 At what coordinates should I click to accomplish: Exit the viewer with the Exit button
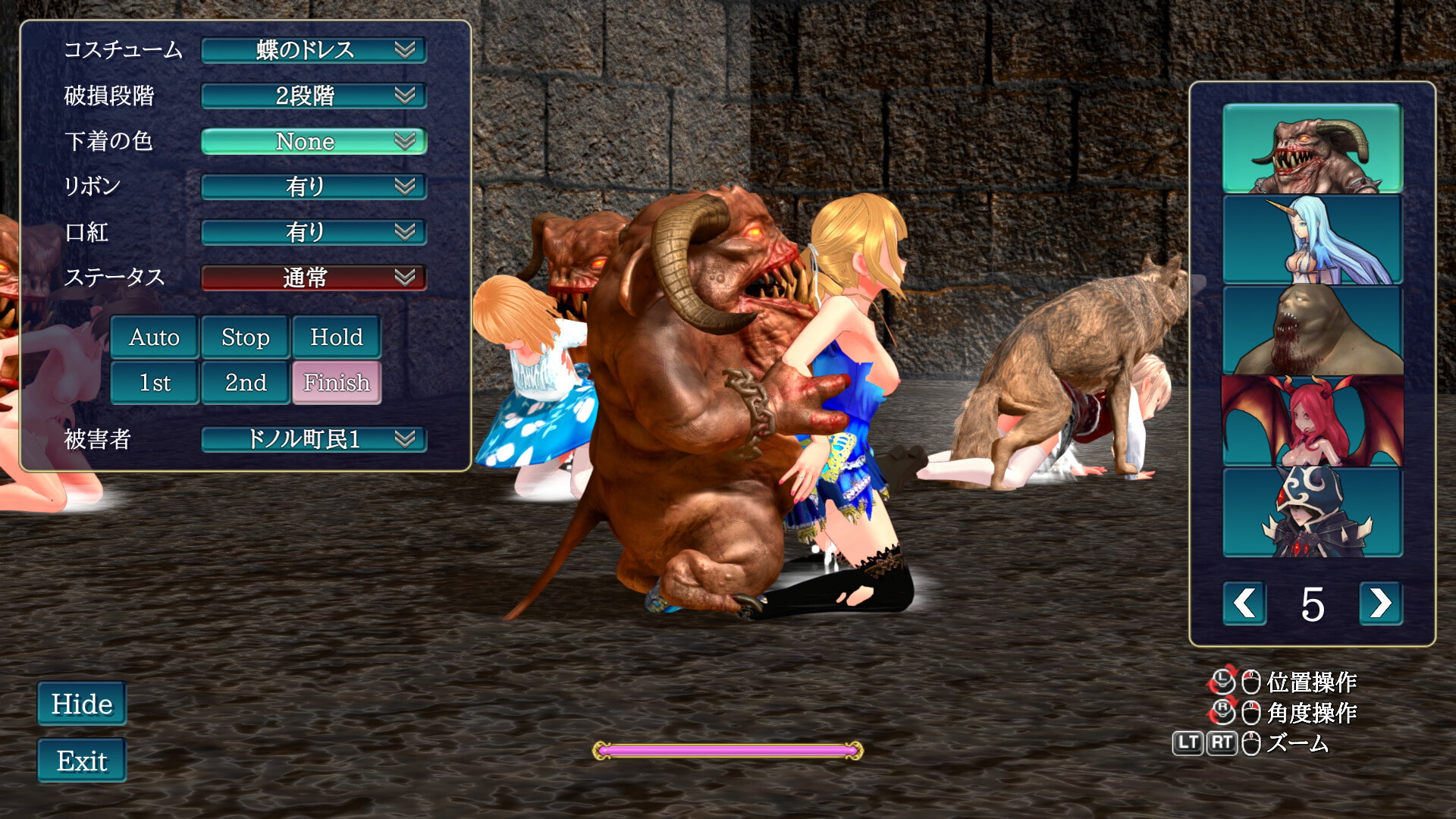[82, 761]
